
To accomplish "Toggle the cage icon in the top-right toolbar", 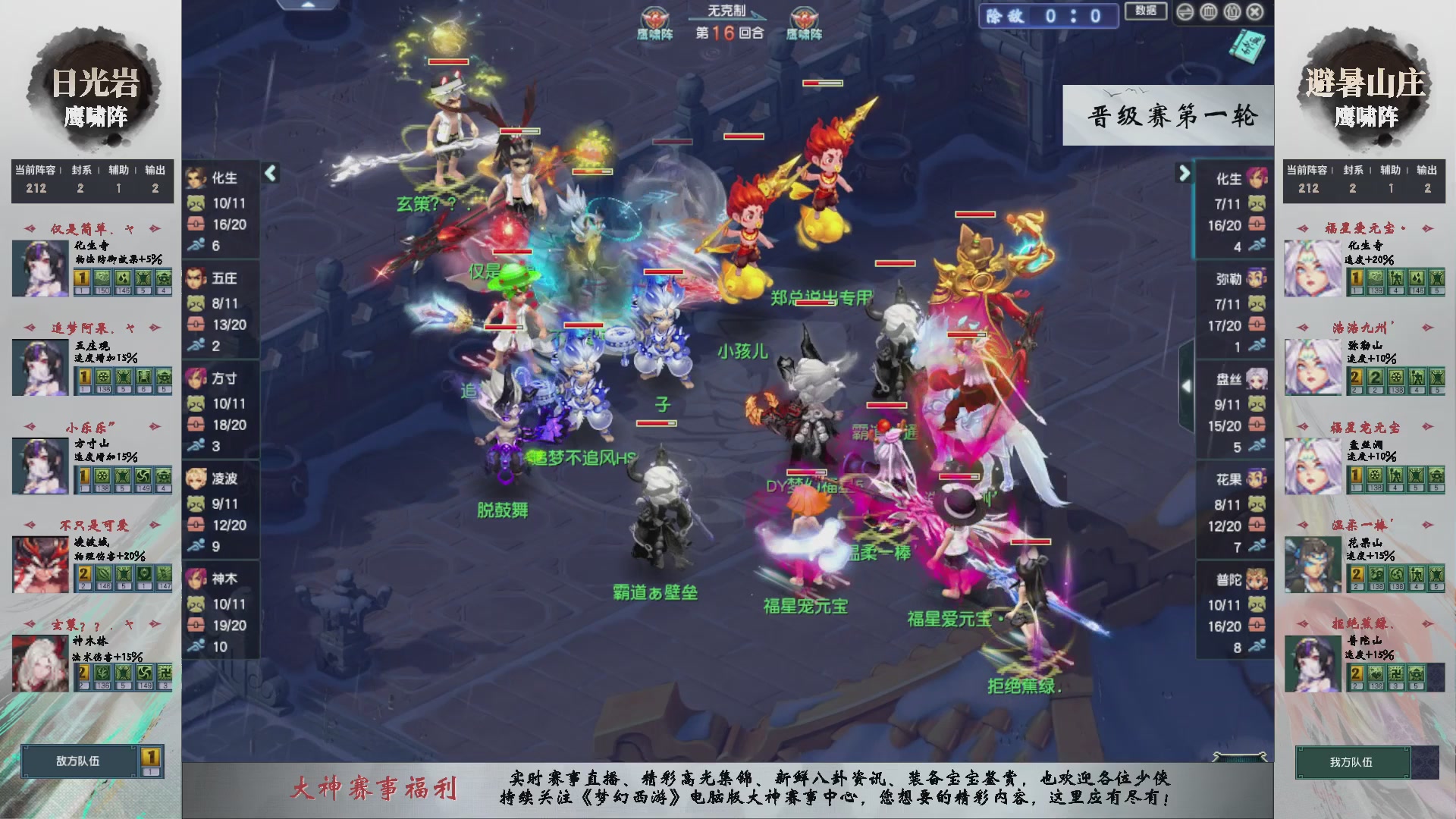I will pos(1208,12).
